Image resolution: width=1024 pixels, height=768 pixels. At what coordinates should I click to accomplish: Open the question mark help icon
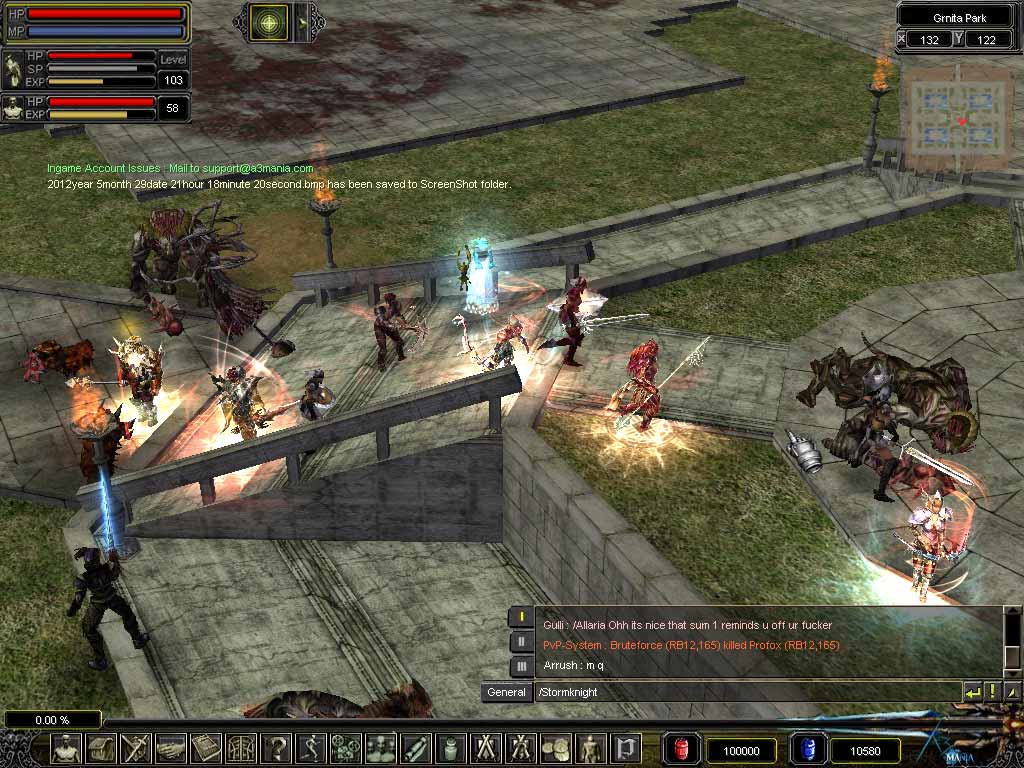tap(277, 748)
